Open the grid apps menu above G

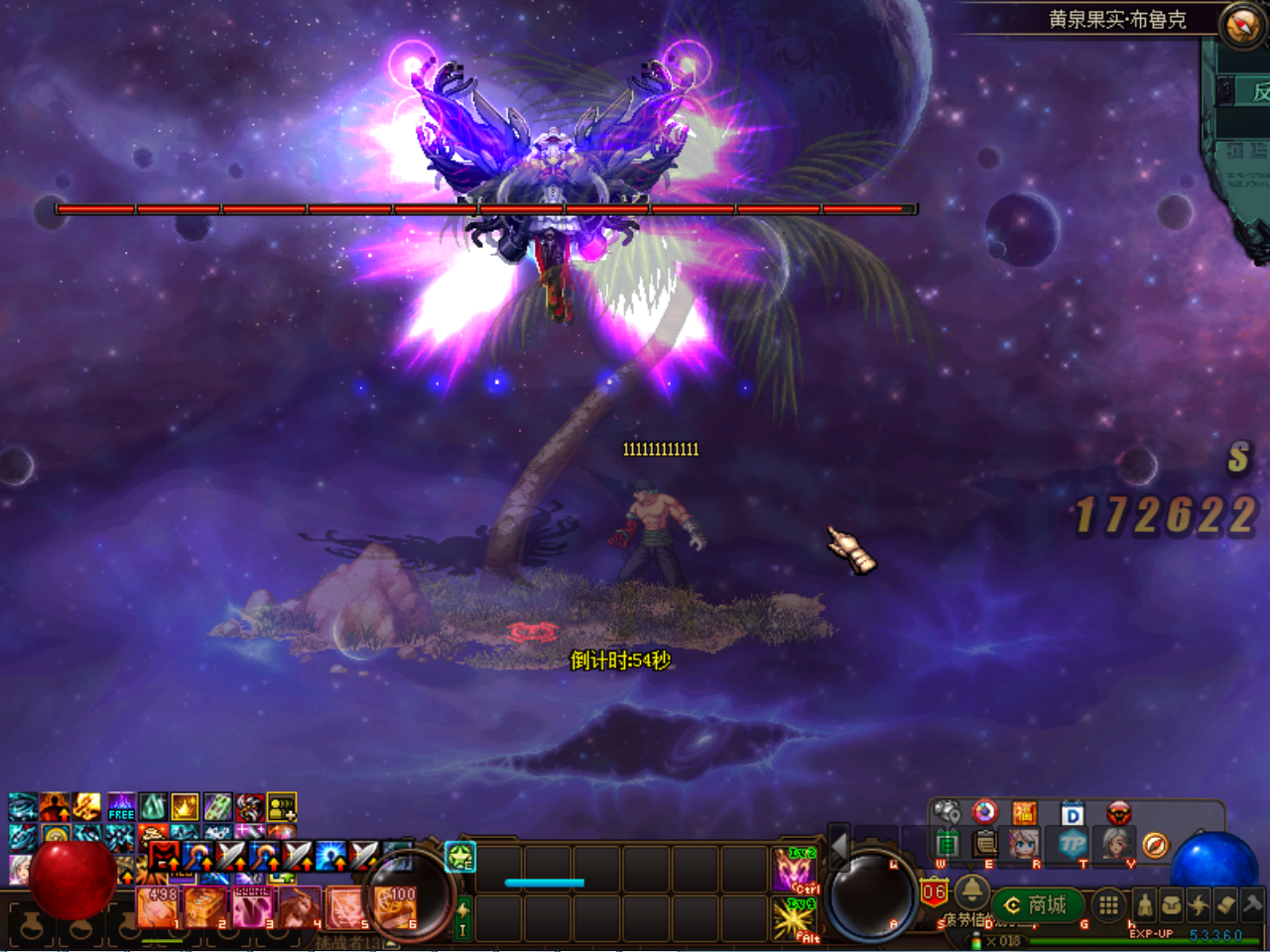pos(1107,905)
